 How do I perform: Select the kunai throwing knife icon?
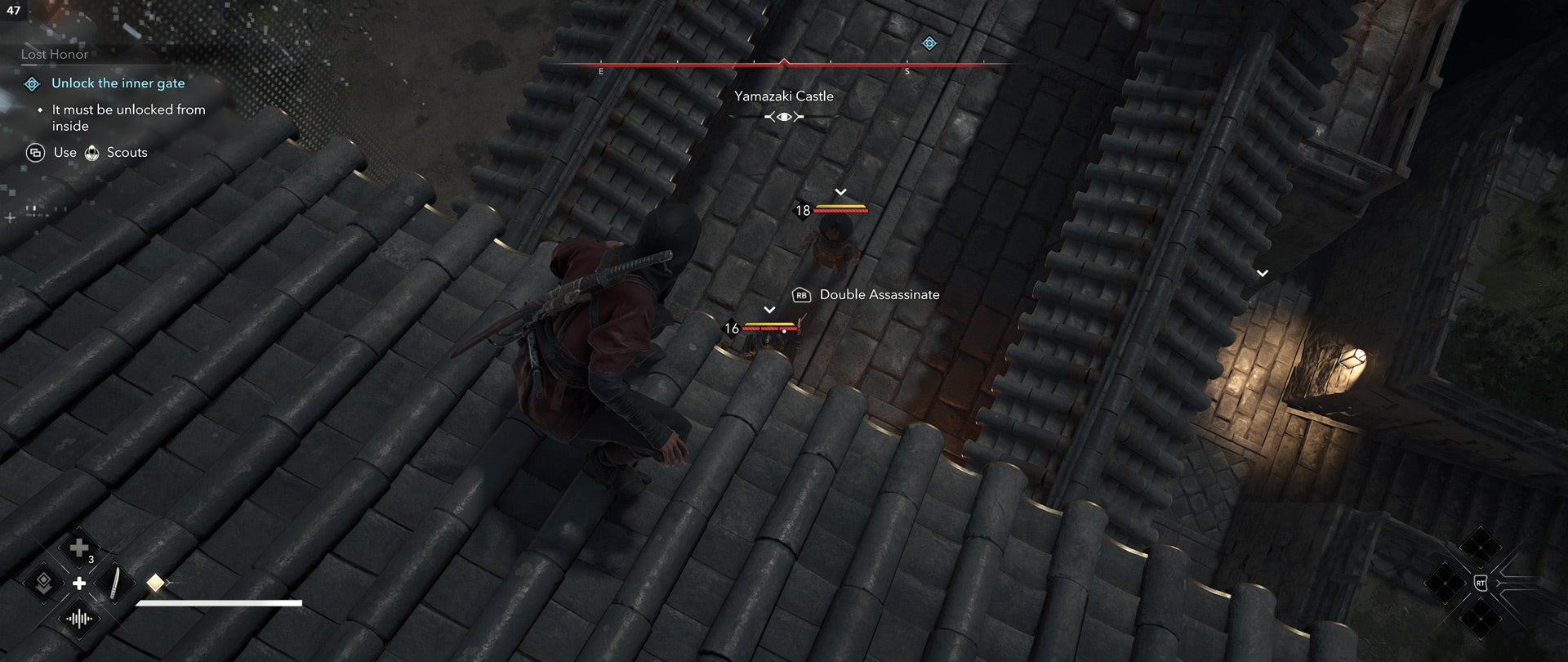coord(114,582)
